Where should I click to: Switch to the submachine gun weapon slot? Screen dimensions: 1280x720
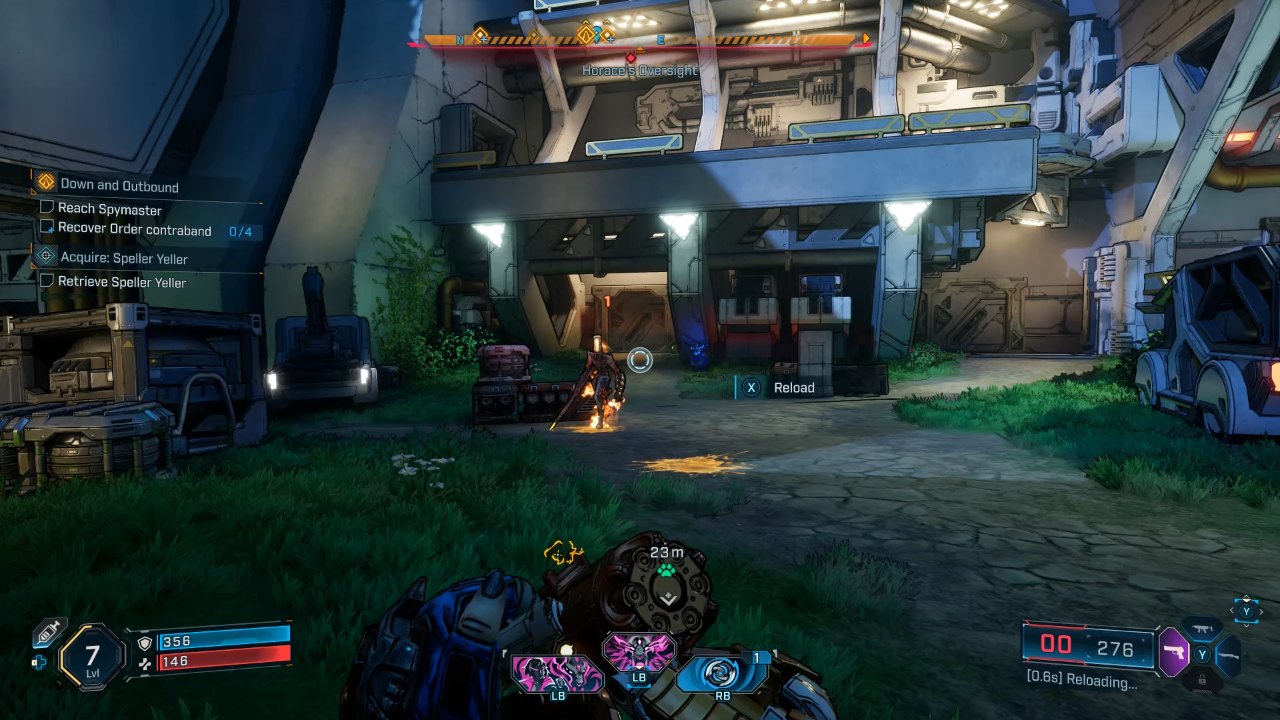click(x=1201, y=630)
